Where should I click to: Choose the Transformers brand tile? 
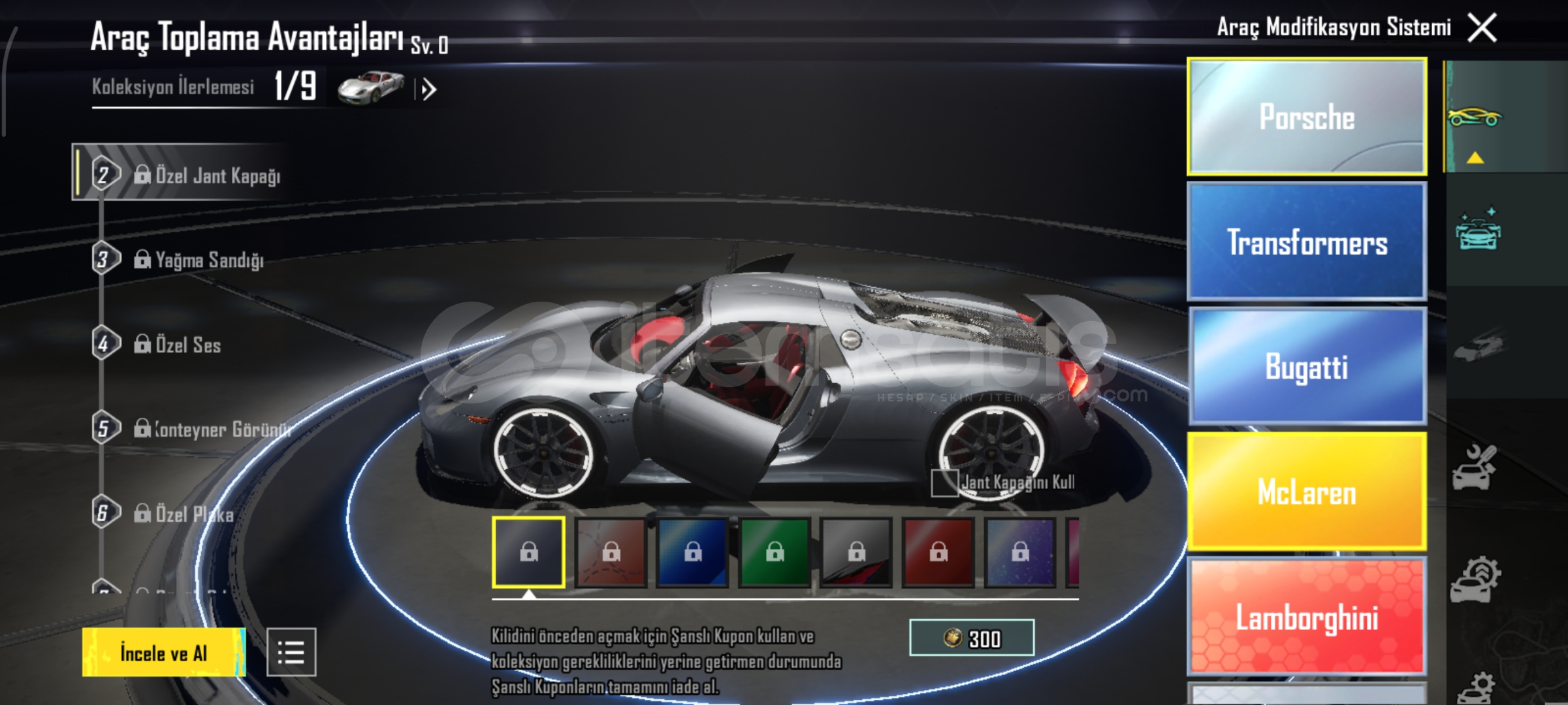(1306, 242)
